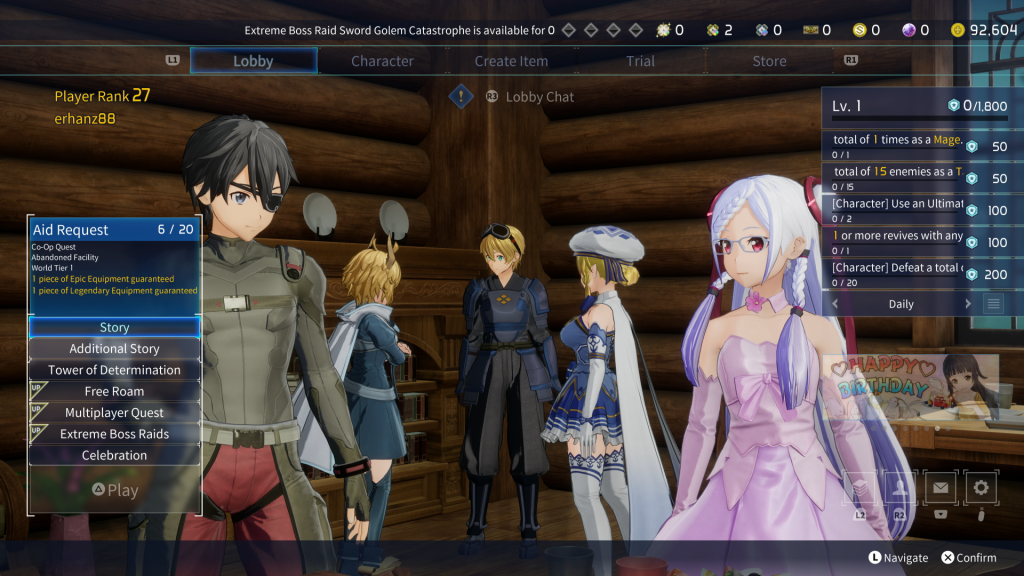The image size is (1024, 576).
Task: Open the mission list menu icon
Action: click(x=993, y=304)
